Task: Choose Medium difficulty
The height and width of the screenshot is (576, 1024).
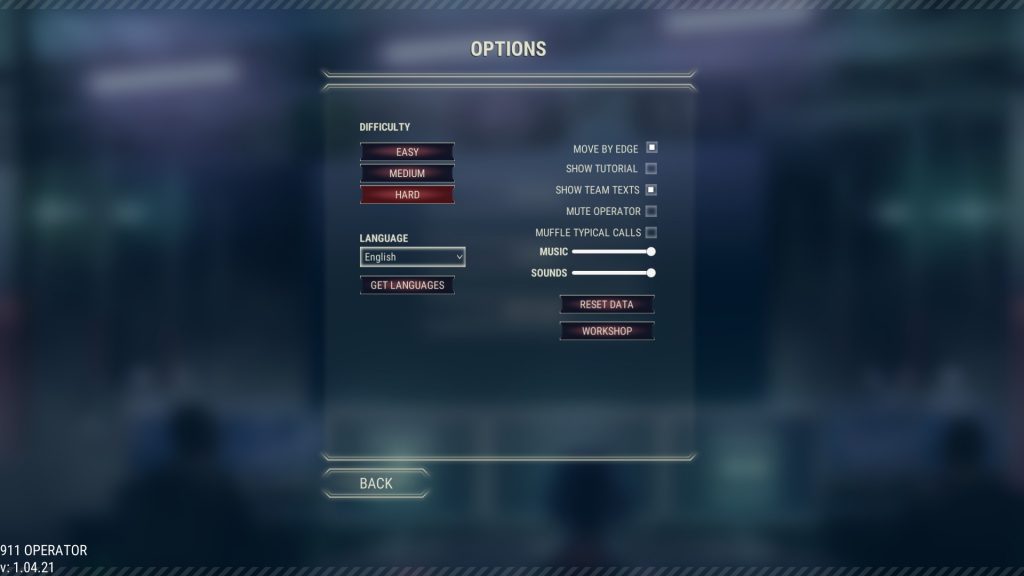Action: 407,173
